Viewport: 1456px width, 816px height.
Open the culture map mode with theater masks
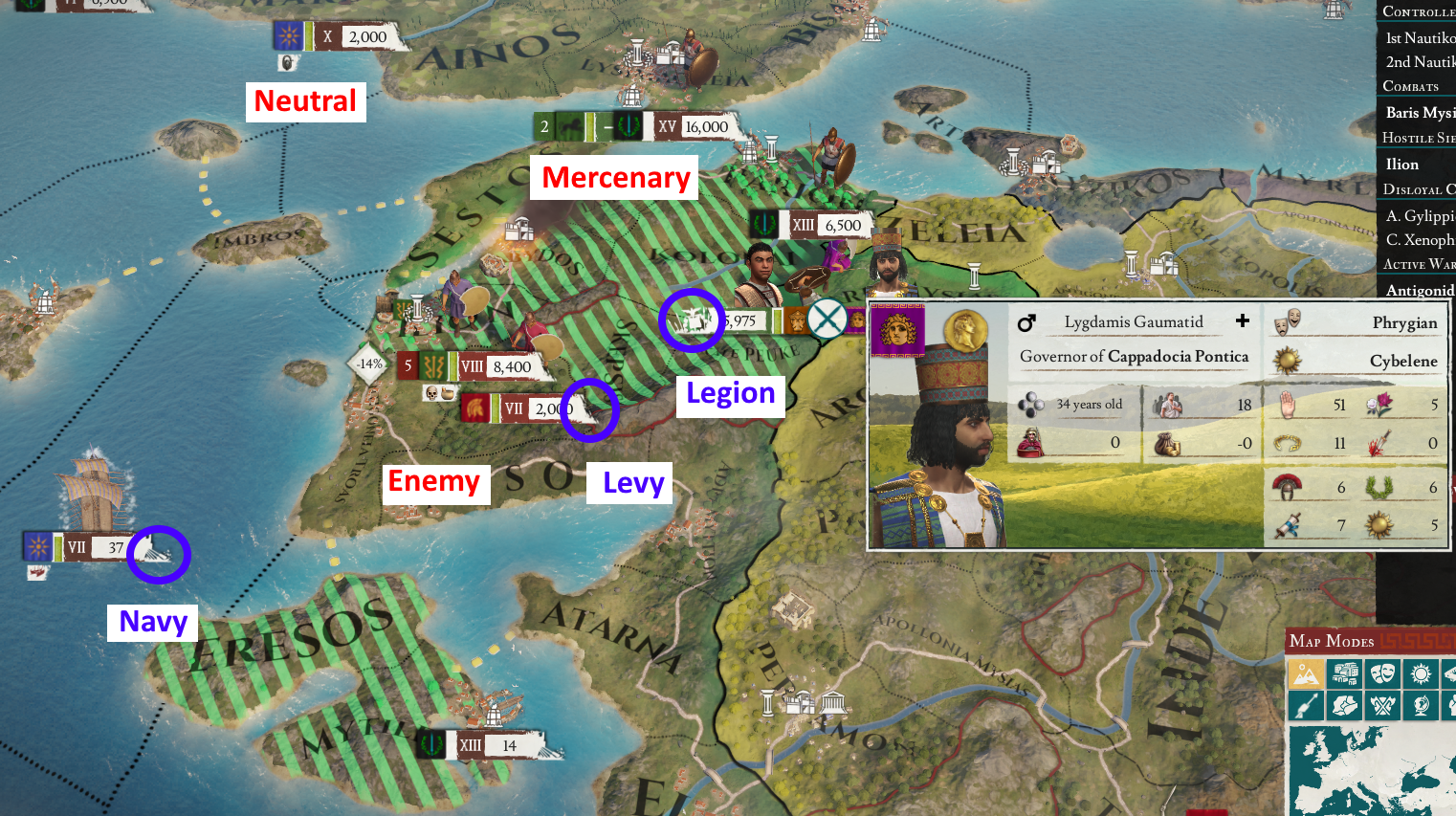click(1382, 674)
